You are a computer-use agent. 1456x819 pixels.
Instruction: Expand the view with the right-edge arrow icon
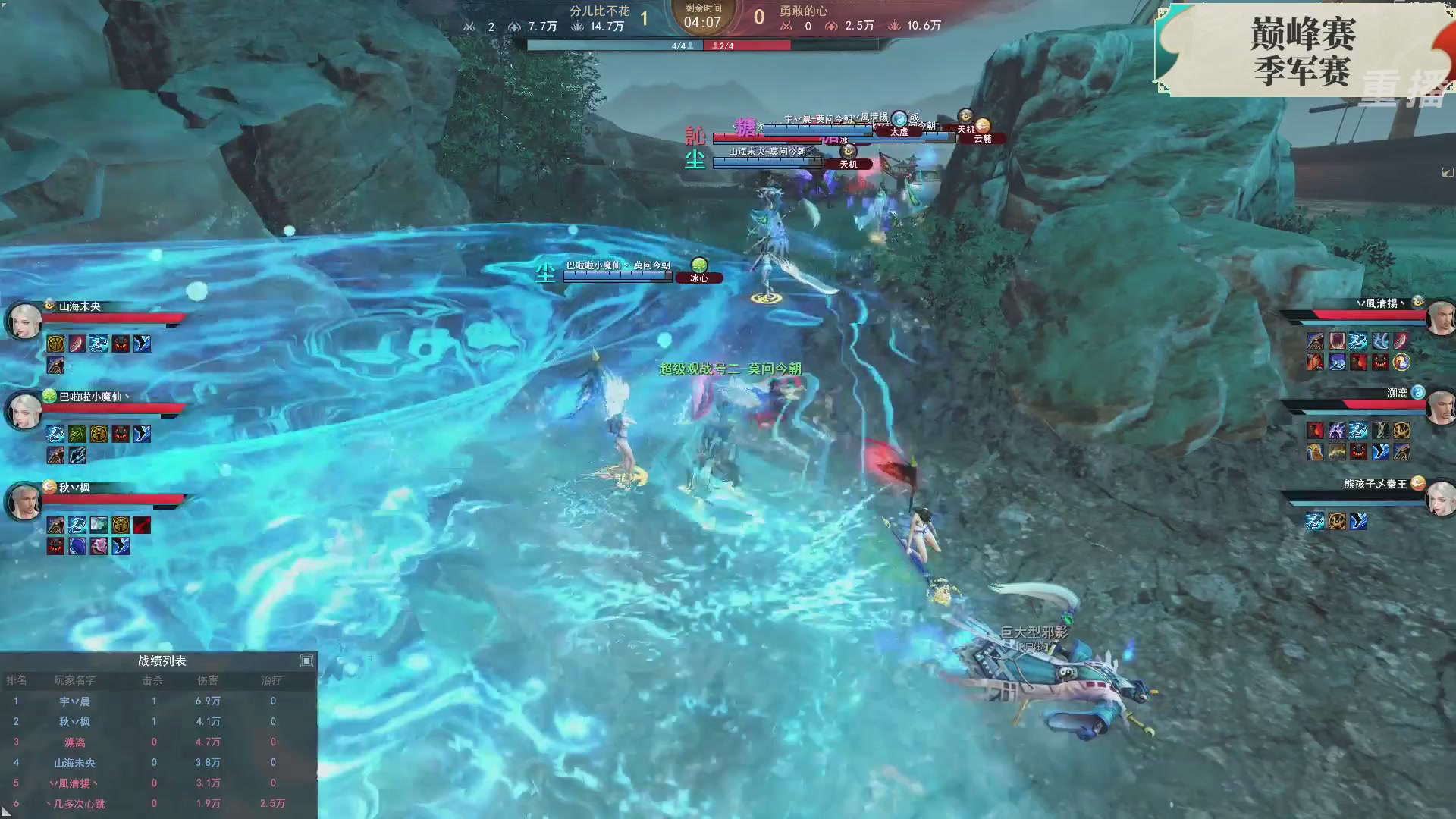pyautogui.click(x=1448, y=173)
